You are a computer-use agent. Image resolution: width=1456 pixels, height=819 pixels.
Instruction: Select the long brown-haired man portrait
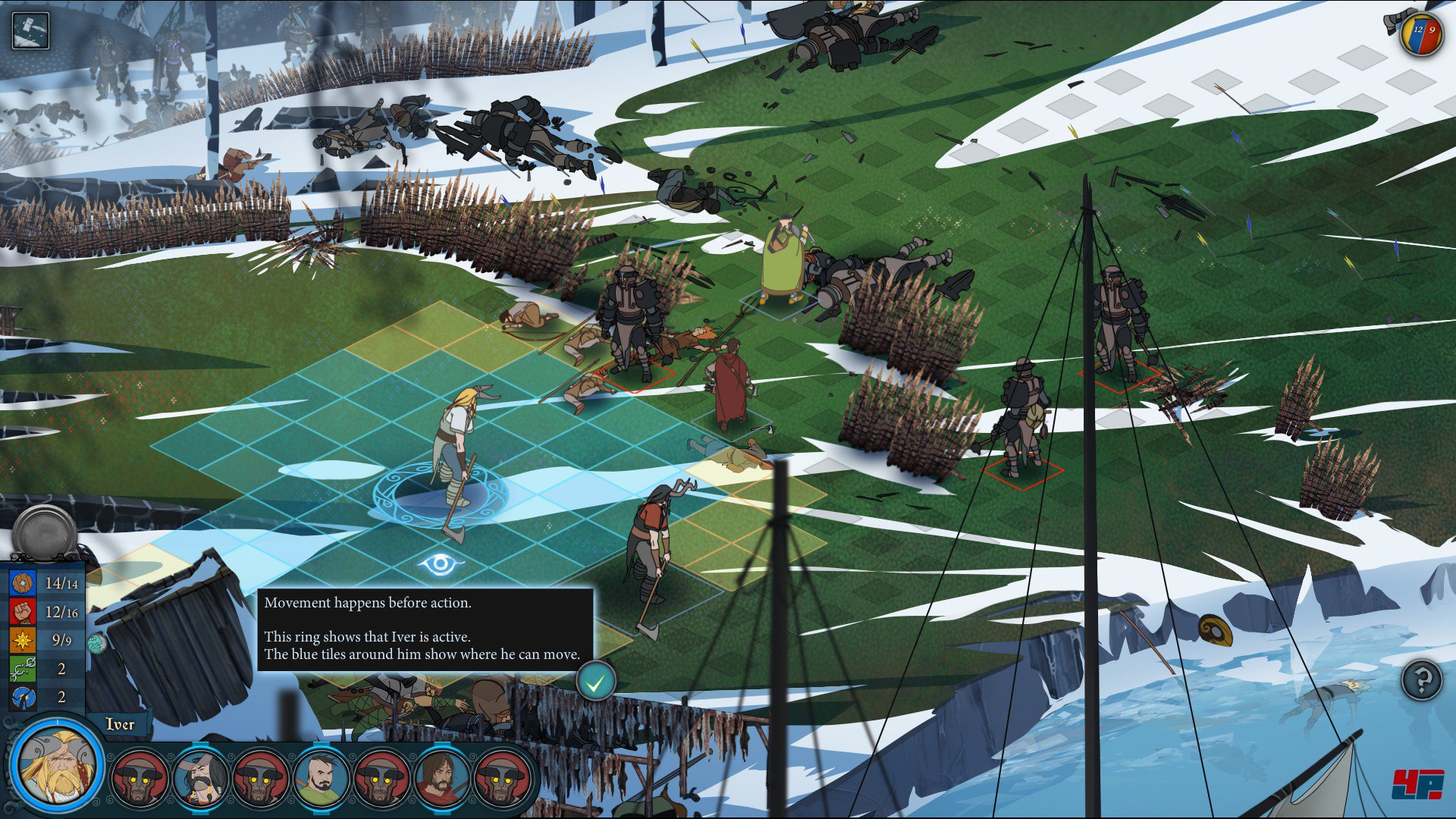pos(442,777)
